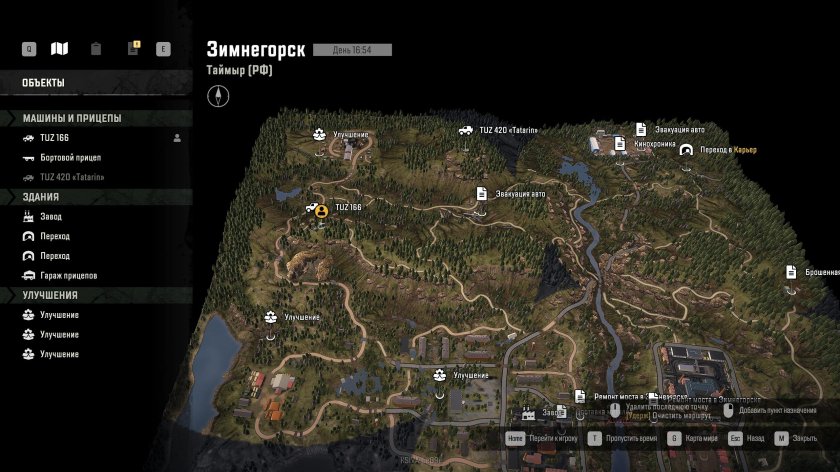840x472 pixels.
Task: Choose Бортовой прицеп in the list
Action: coord(69,158)
